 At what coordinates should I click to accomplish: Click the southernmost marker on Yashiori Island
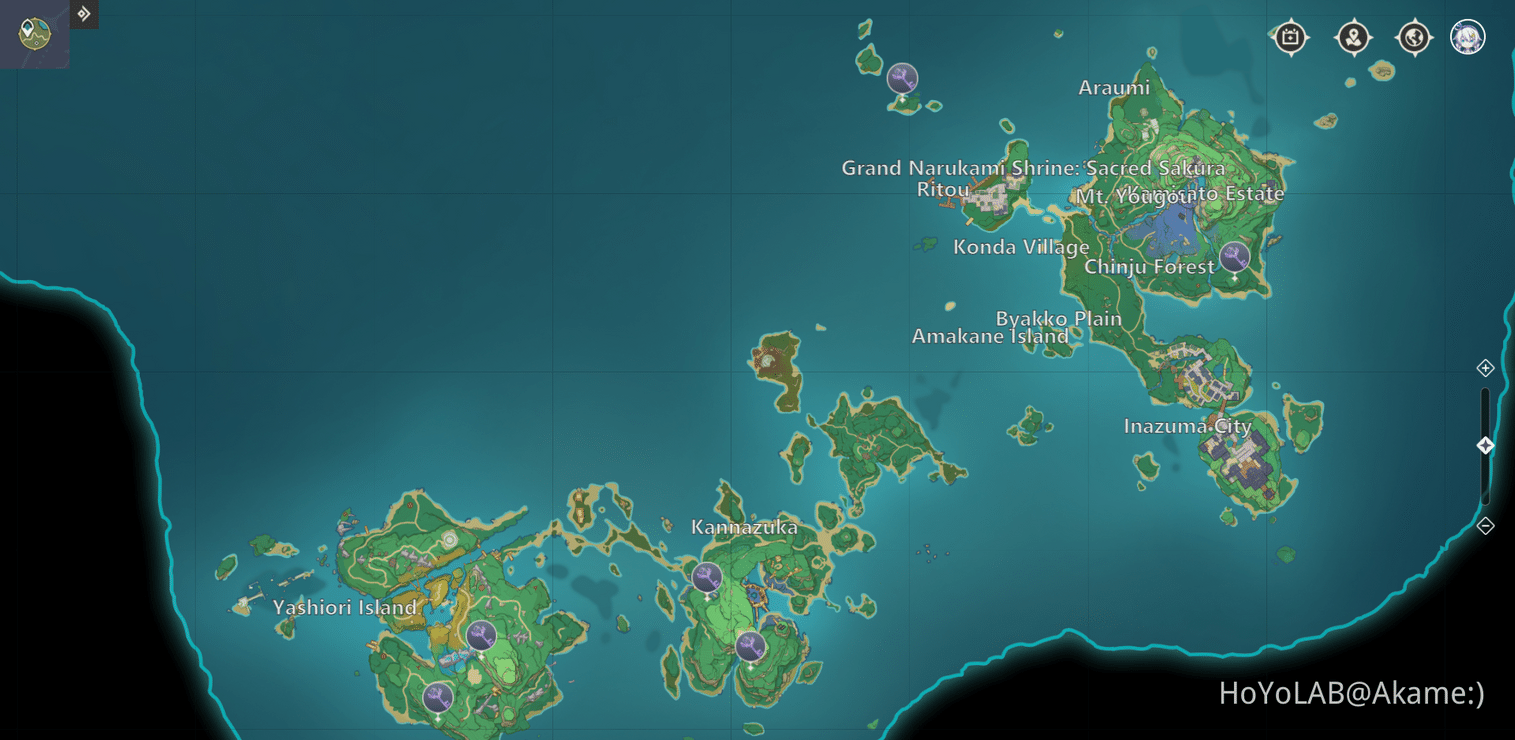437,697
